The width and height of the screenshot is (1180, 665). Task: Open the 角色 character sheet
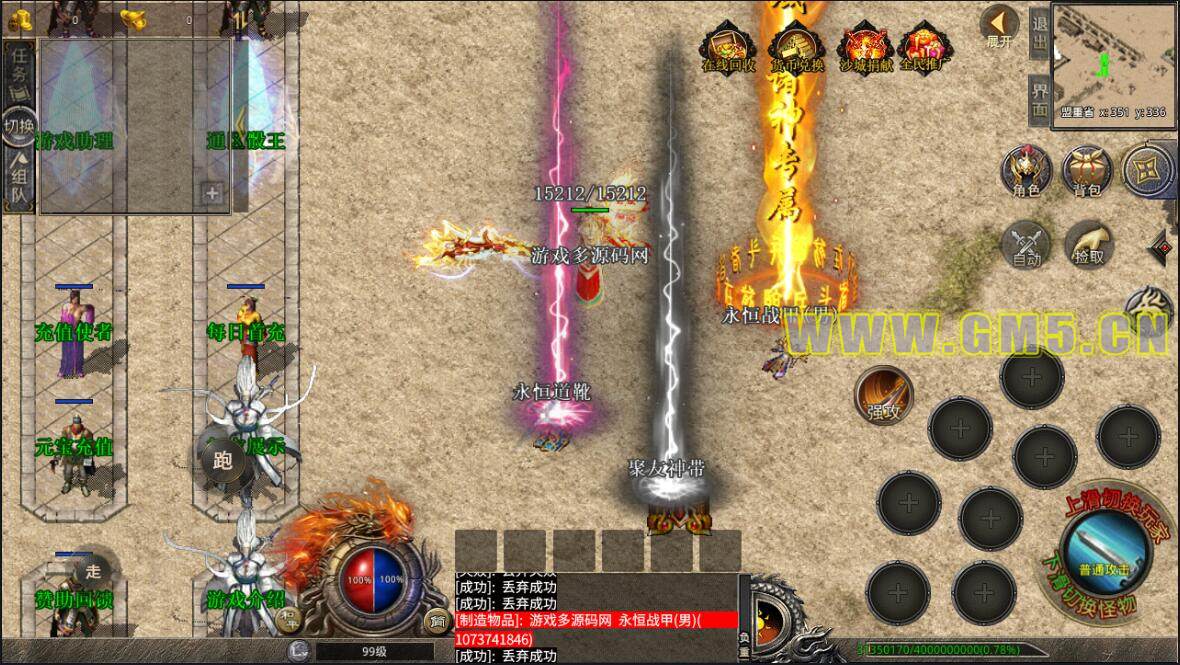[x=1026, y=170]
